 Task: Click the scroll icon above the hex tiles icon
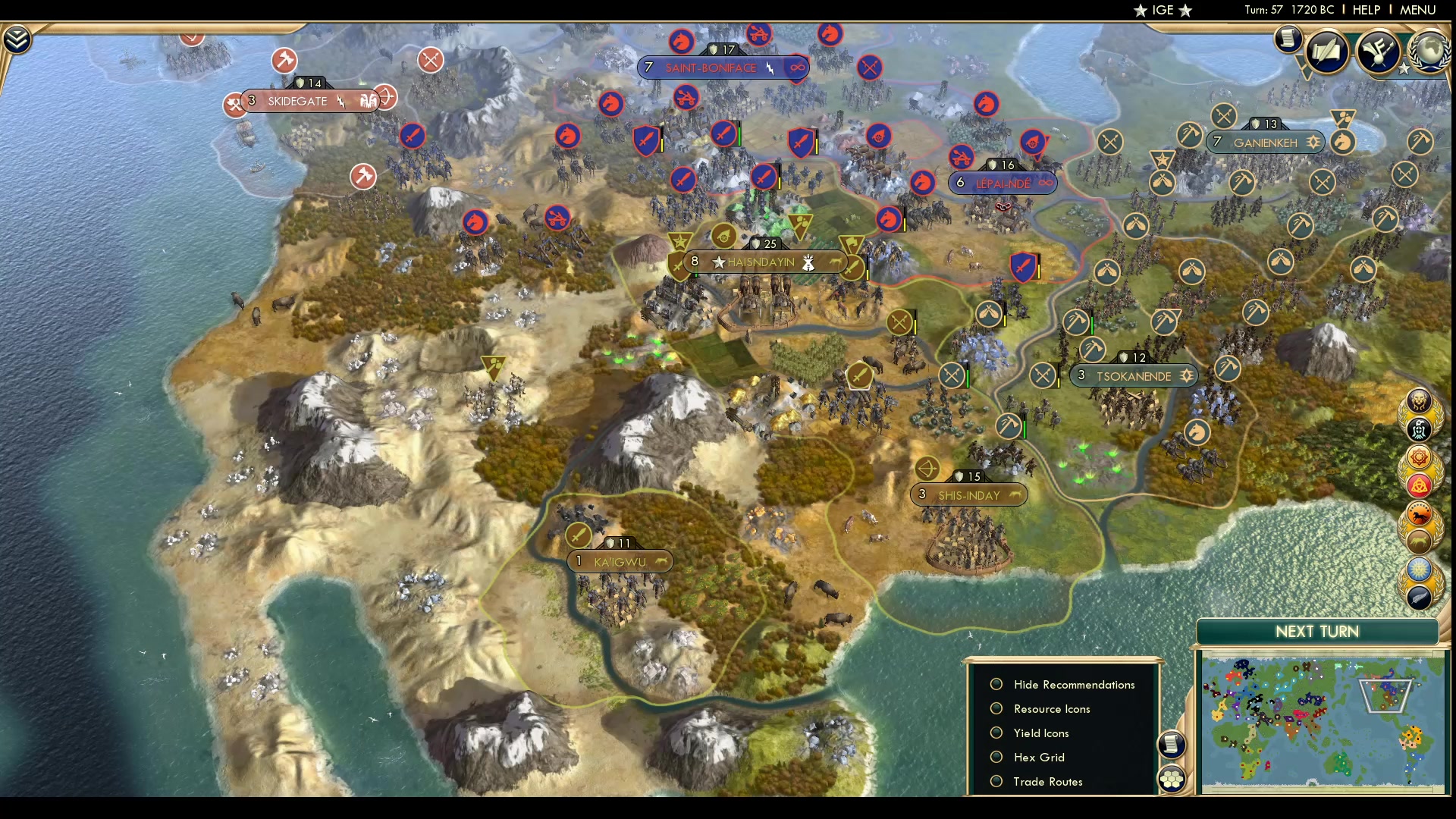1171,745
